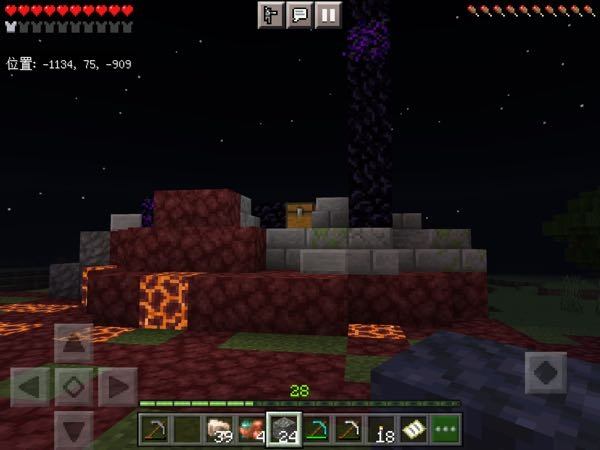600x450 pixels.
Task: Pause the game with the pause button
Action: (329, 15)
